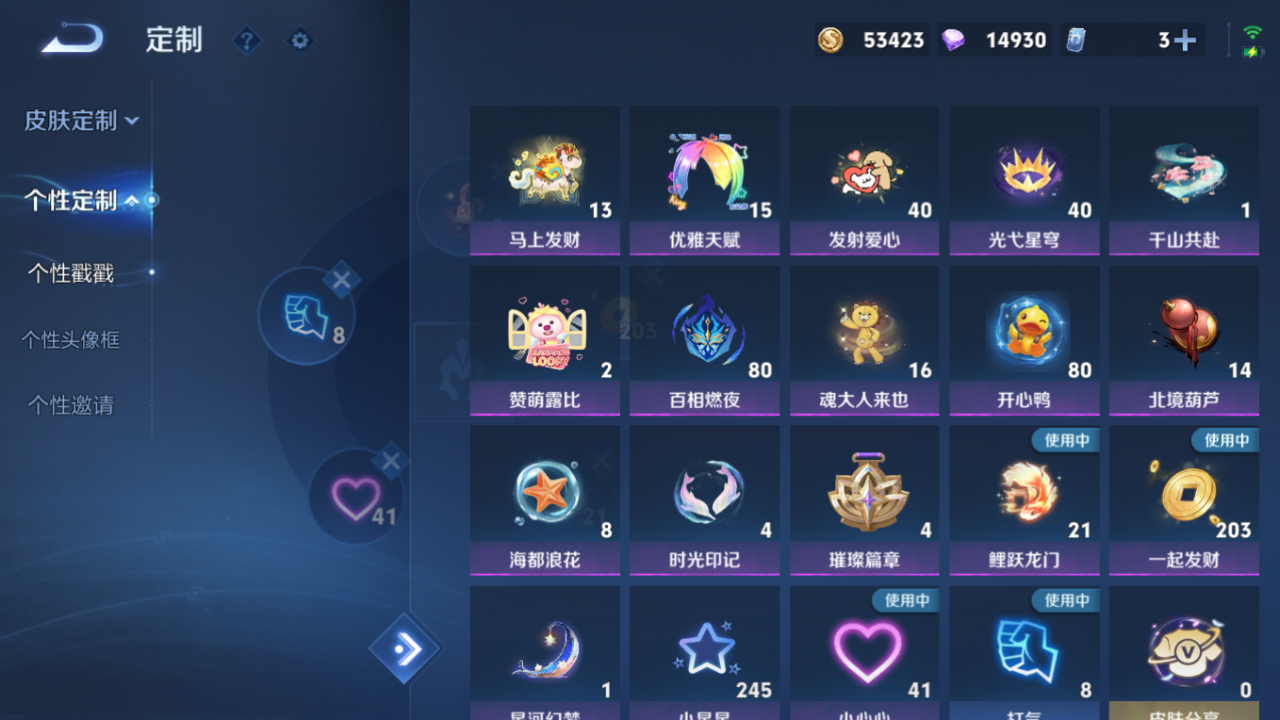The height and width of the screenshot is (720, 1280).
Task: Select the 海都浪花 starfish sticker
Action: (544, 500)
